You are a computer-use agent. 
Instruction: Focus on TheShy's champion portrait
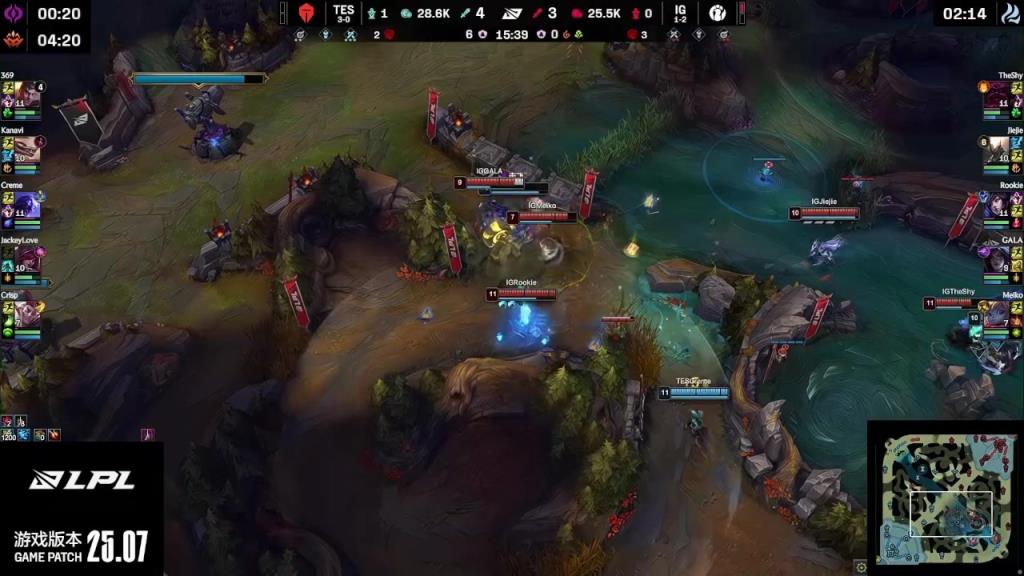pos(997,96)
